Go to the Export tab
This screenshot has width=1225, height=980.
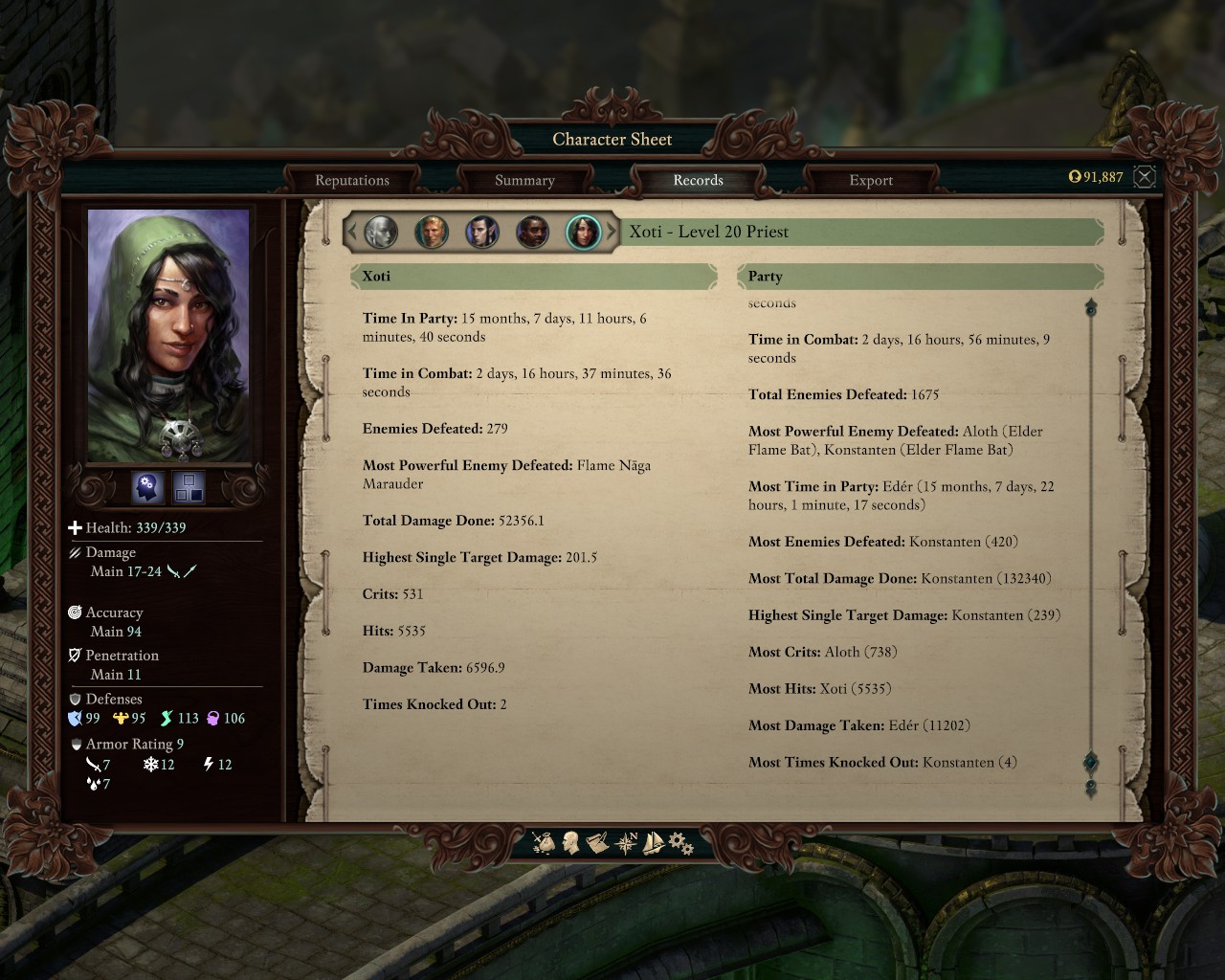pos(871,180)
